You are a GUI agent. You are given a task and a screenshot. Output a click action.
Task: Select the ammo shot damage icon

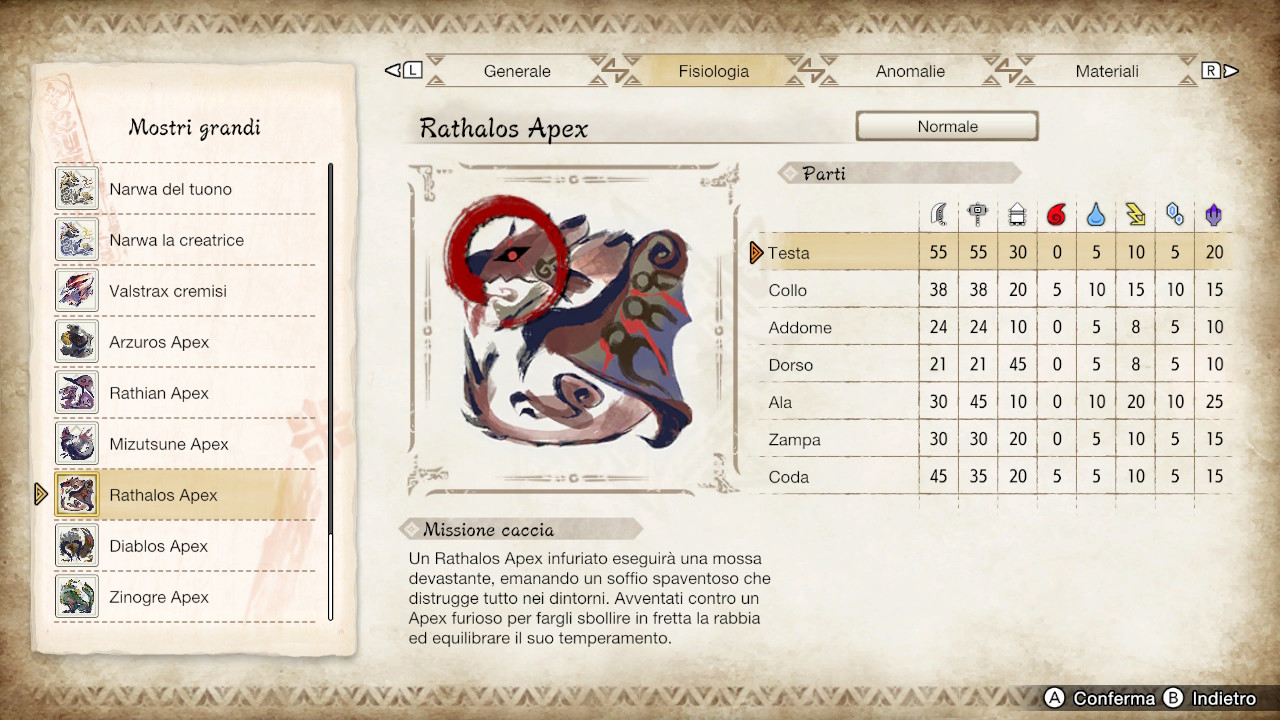coord(1017,213)
